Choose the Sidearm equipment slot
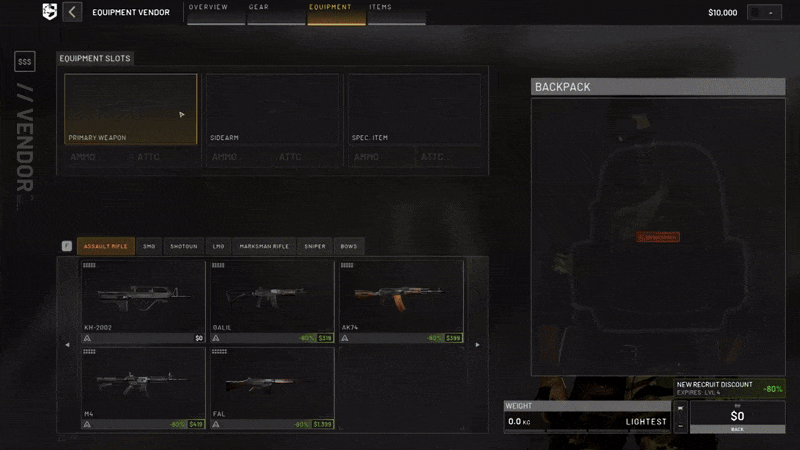 tap(272, 109)
